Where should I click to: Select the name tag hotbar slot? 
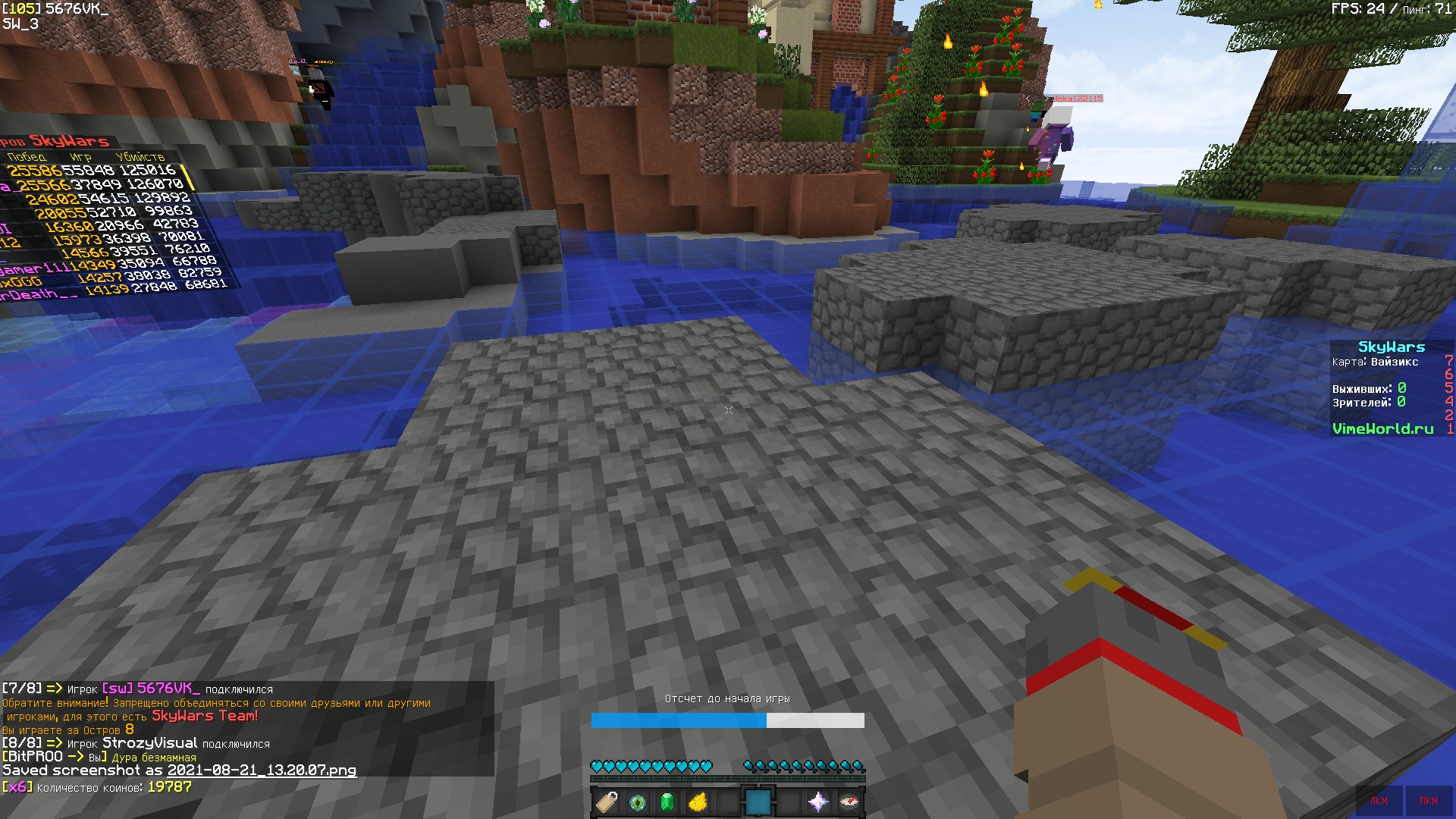pos(607,802)
